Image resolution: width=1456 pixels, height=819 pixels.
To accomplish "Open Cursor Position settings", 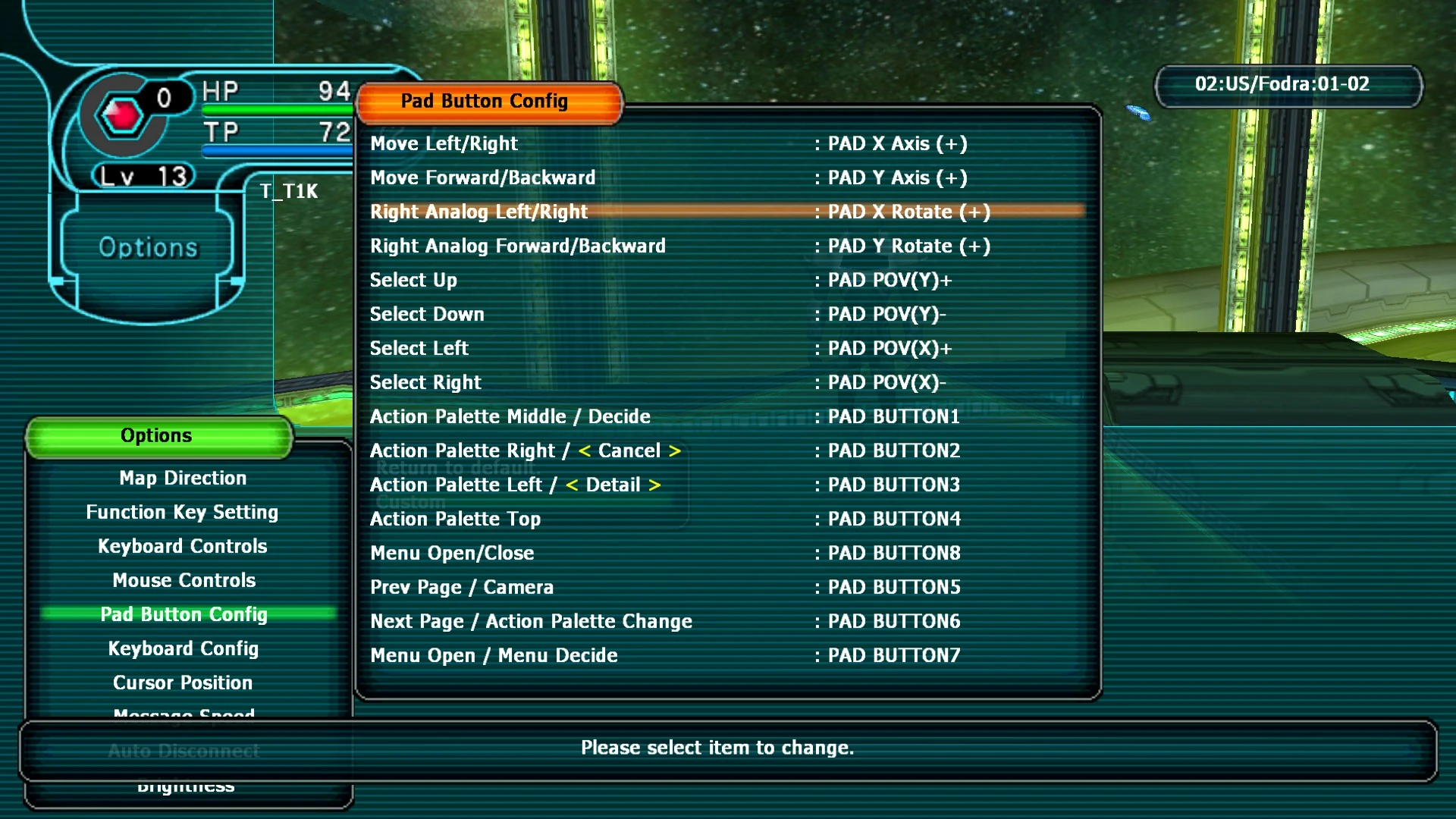I will pos(183,682).
